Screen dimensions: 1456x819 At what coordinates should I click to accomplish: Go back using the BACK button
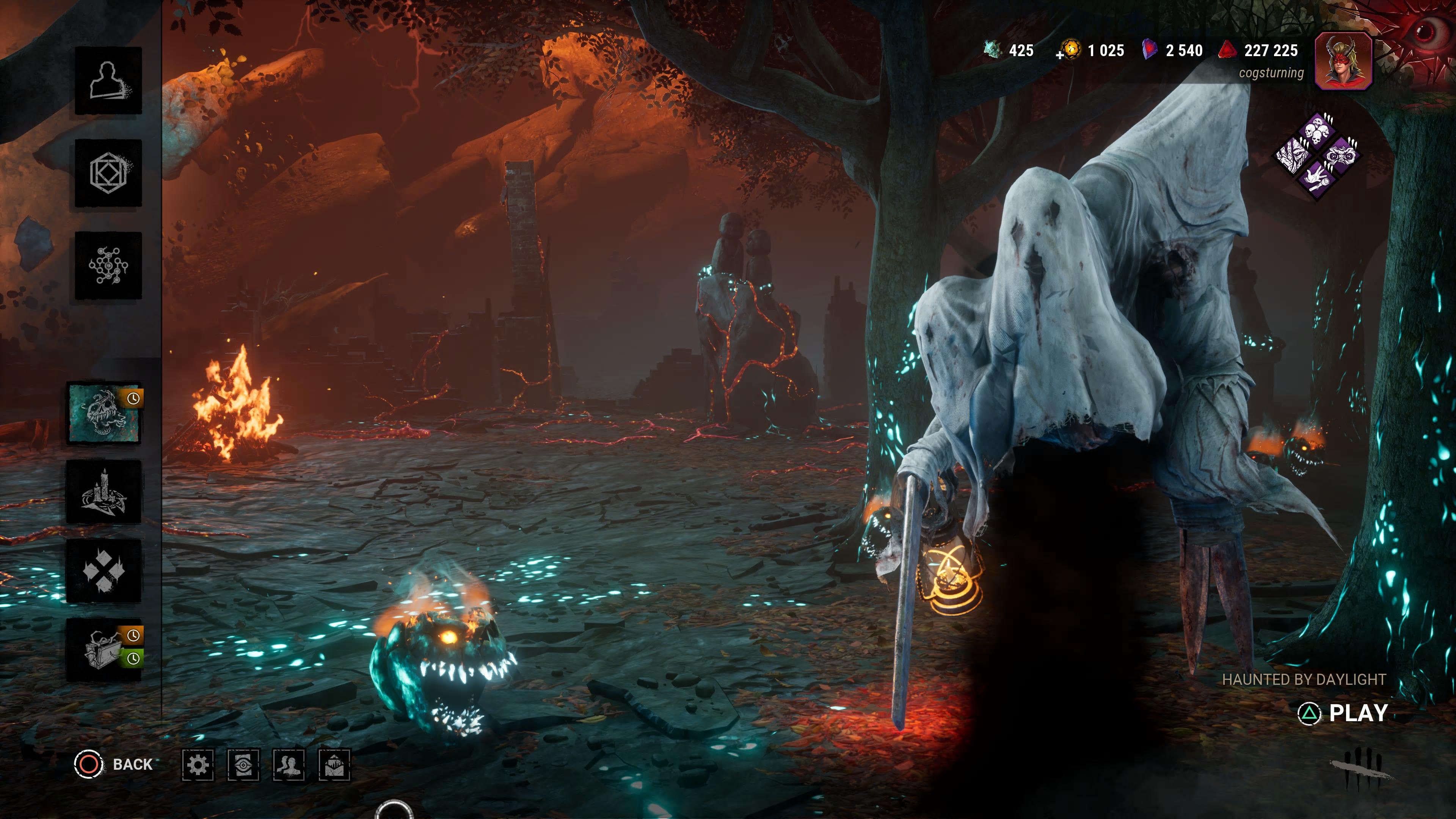pyautogui.click(x=114, y=764)
